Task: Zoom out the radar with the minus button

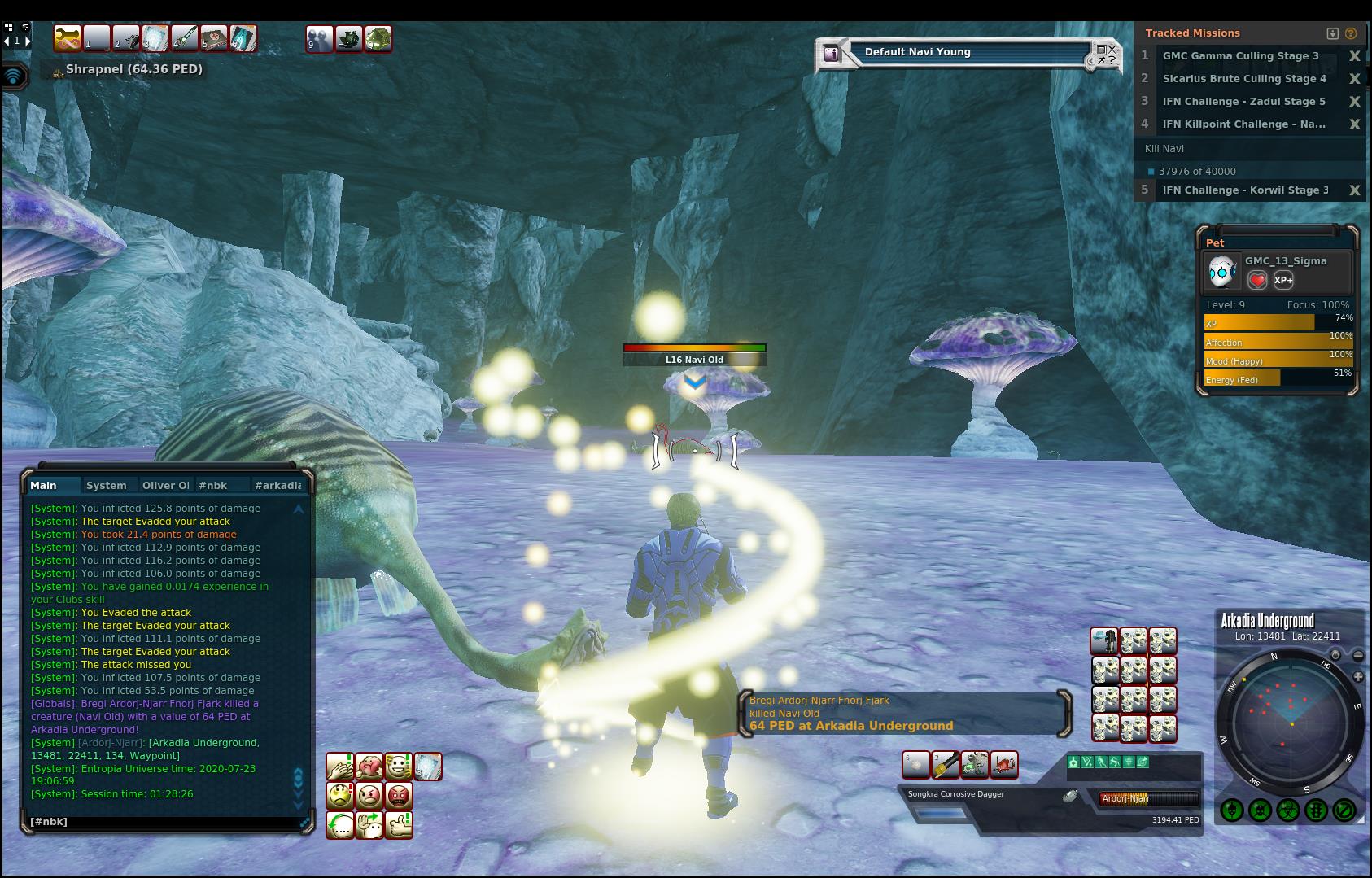Action: tap(1358, 656)
